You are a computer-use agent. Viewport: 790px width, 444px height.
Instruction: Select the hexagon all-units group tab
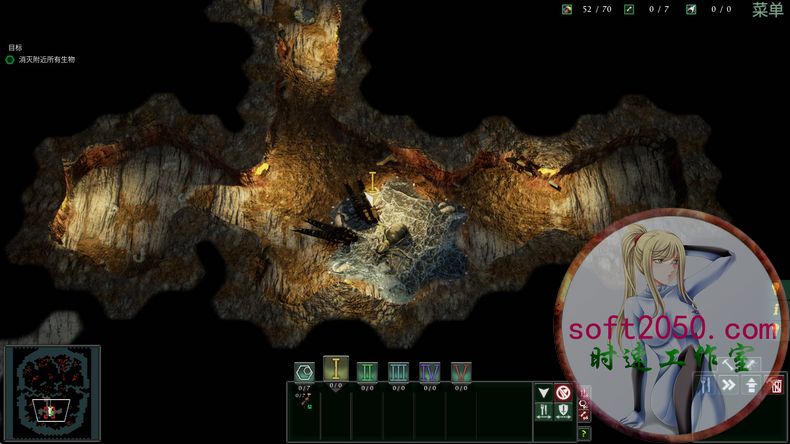click(304, 372)
